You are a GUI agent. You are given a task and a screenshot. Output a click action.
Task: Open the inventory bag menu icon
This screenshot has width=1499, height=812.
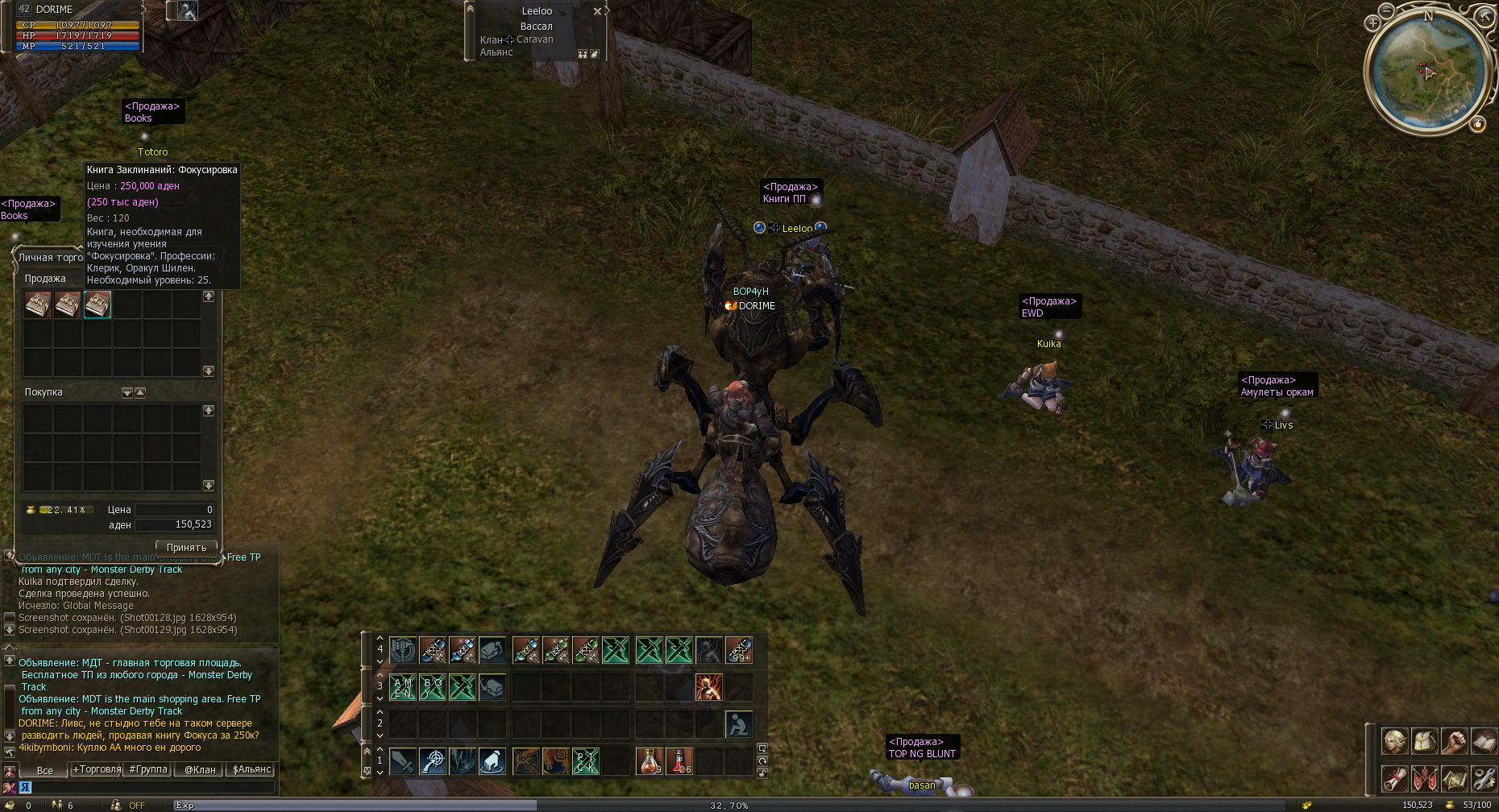(1425, 740)
